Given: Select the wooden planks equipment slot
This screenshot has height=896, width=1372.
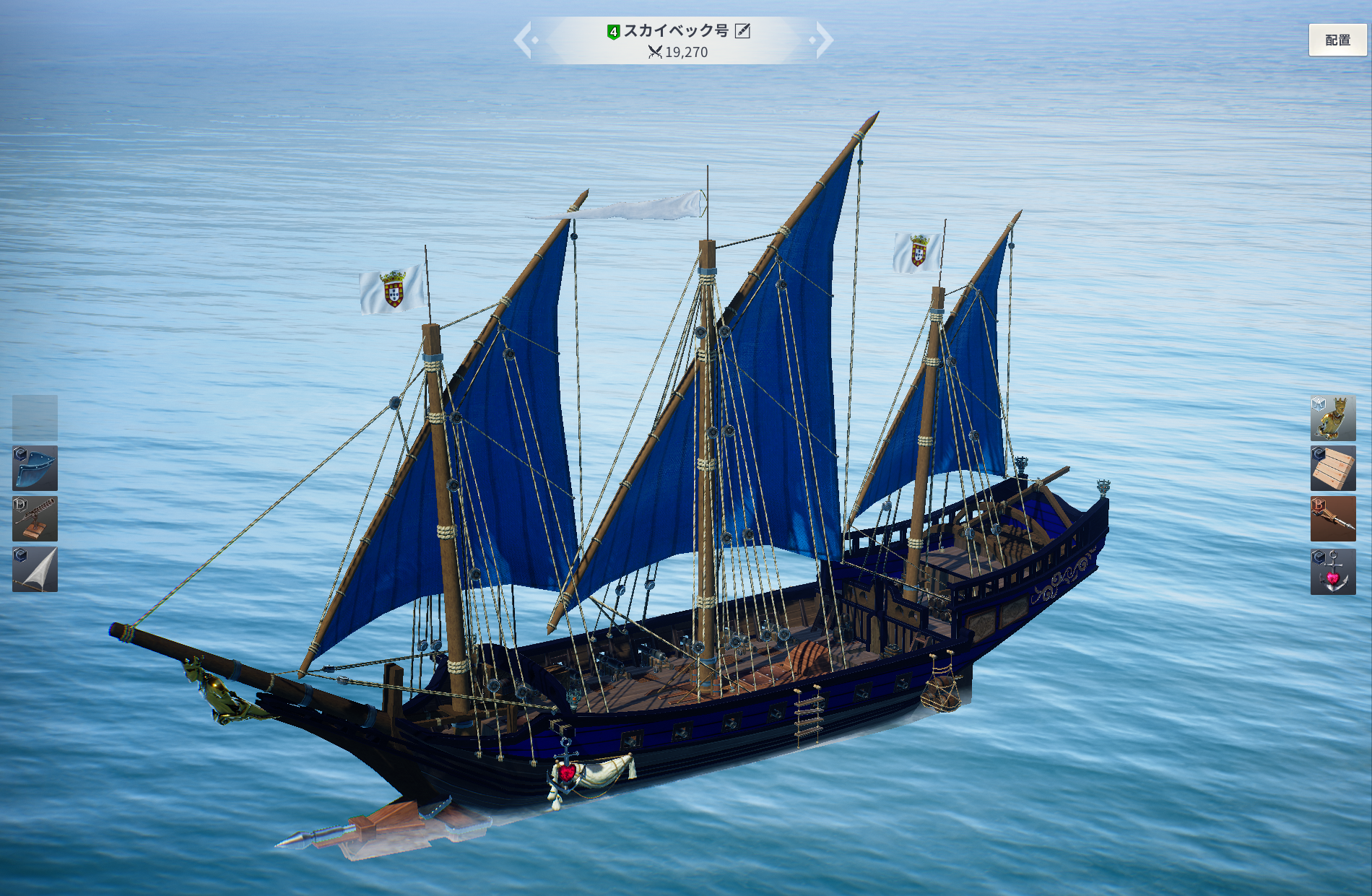Looking at the screenshot, I should tap(1333, 468).
